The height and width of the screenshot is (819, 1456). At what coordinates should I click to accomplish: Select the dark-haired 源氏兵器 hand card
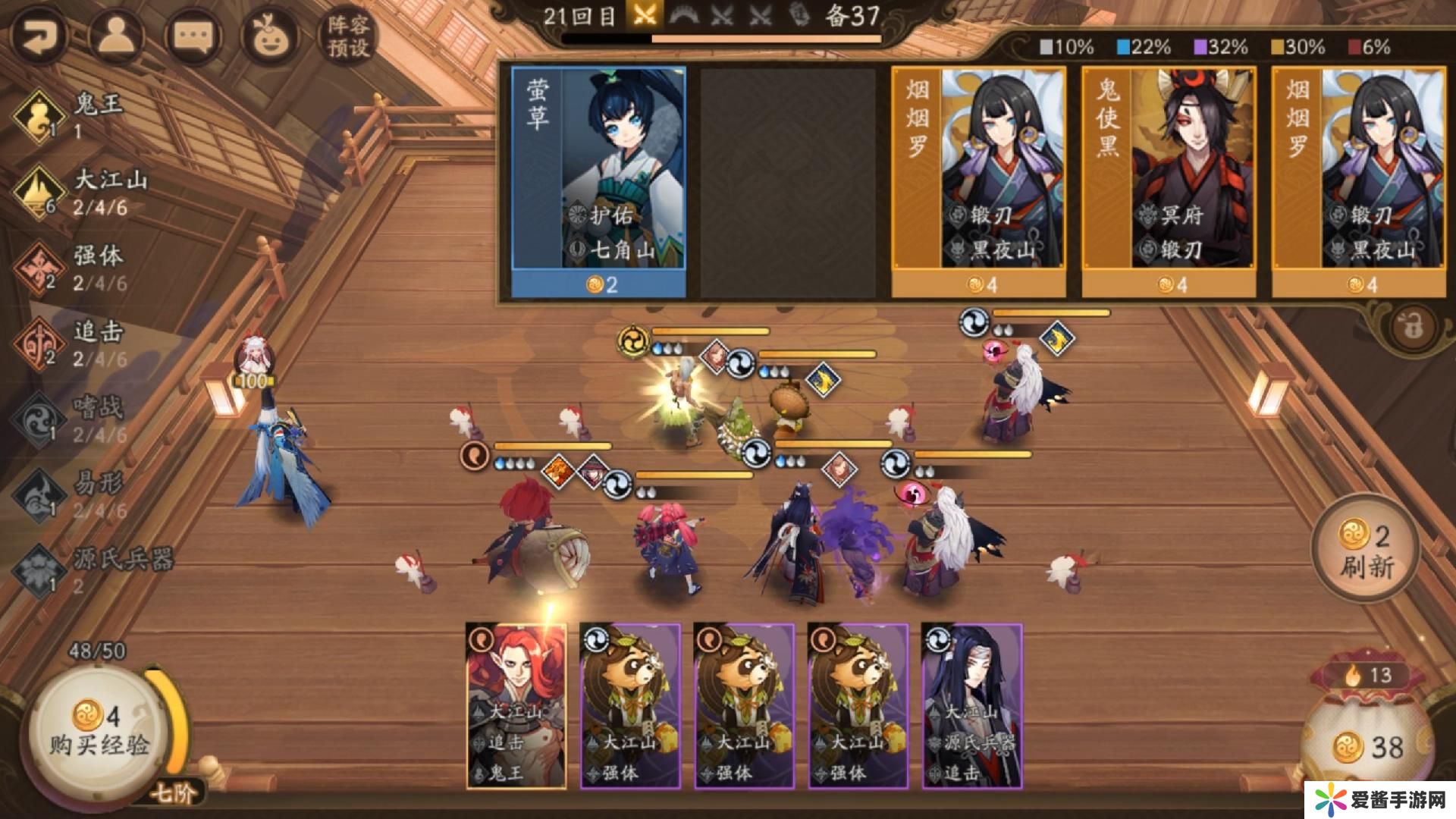point(971,705)
